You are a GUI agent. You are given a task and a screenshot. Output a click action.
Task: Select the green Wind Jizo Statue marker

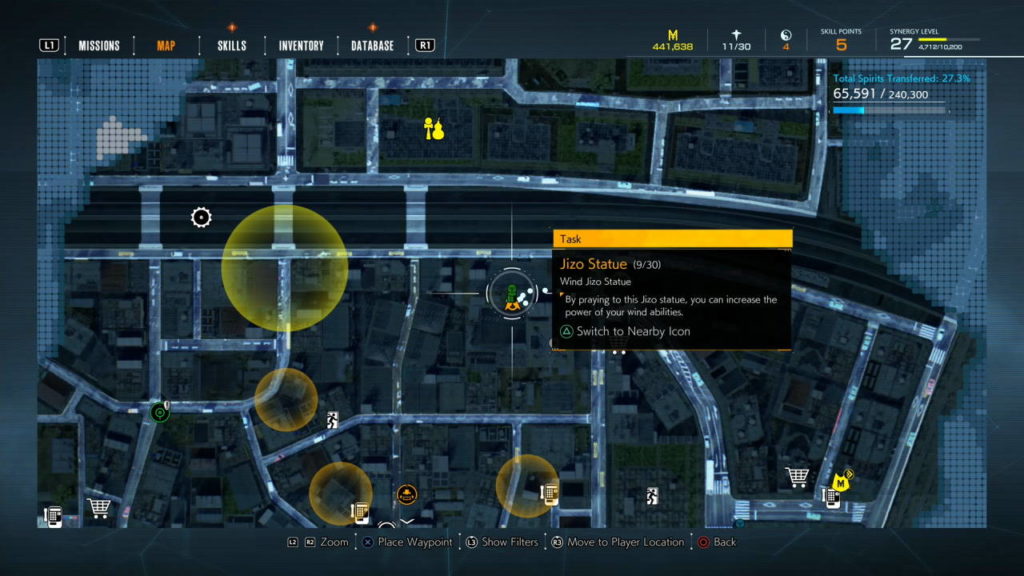point(511,295)
